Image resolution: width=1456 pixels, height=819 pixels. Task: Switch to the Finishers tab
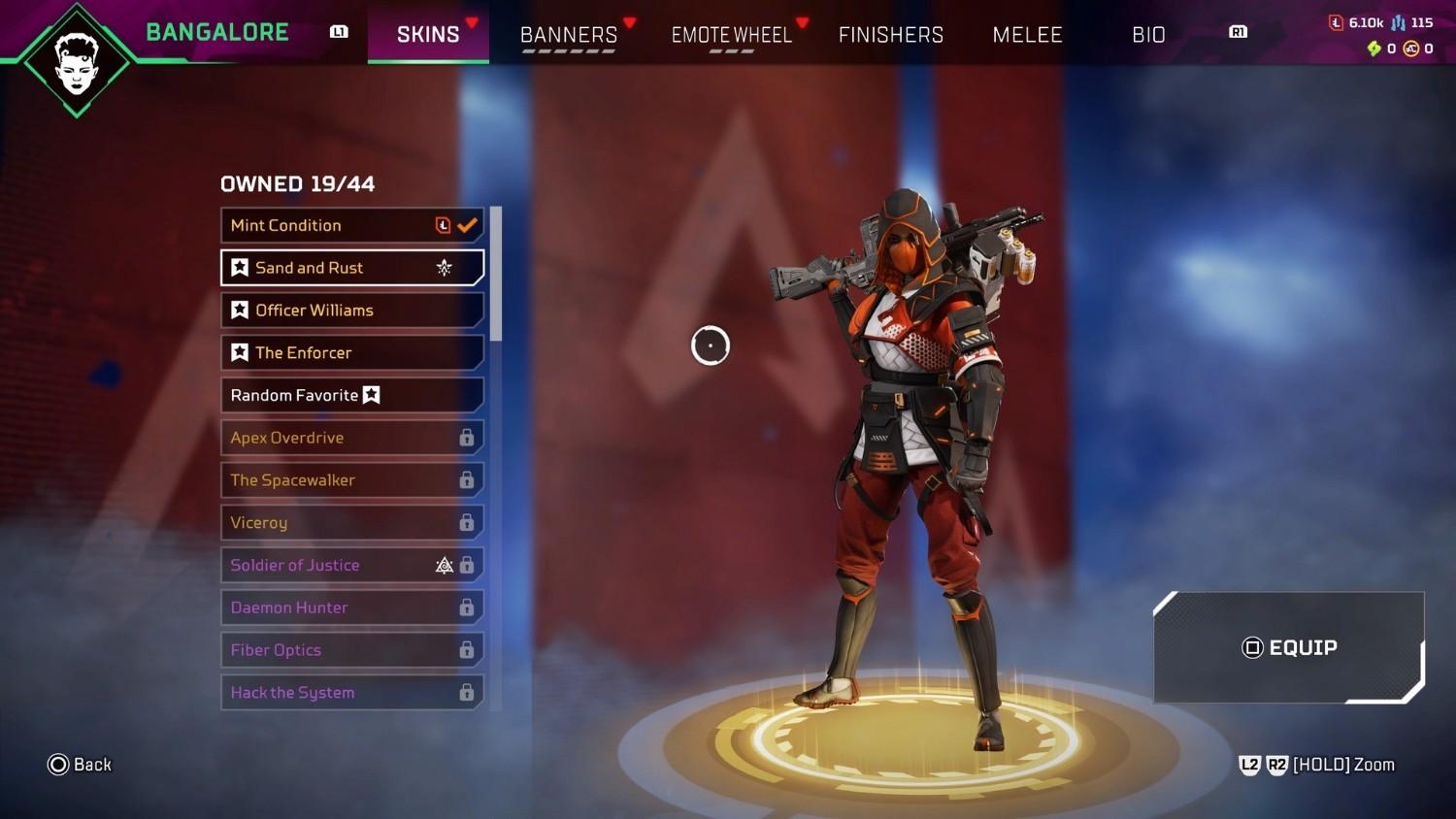[x=890, y=34]
